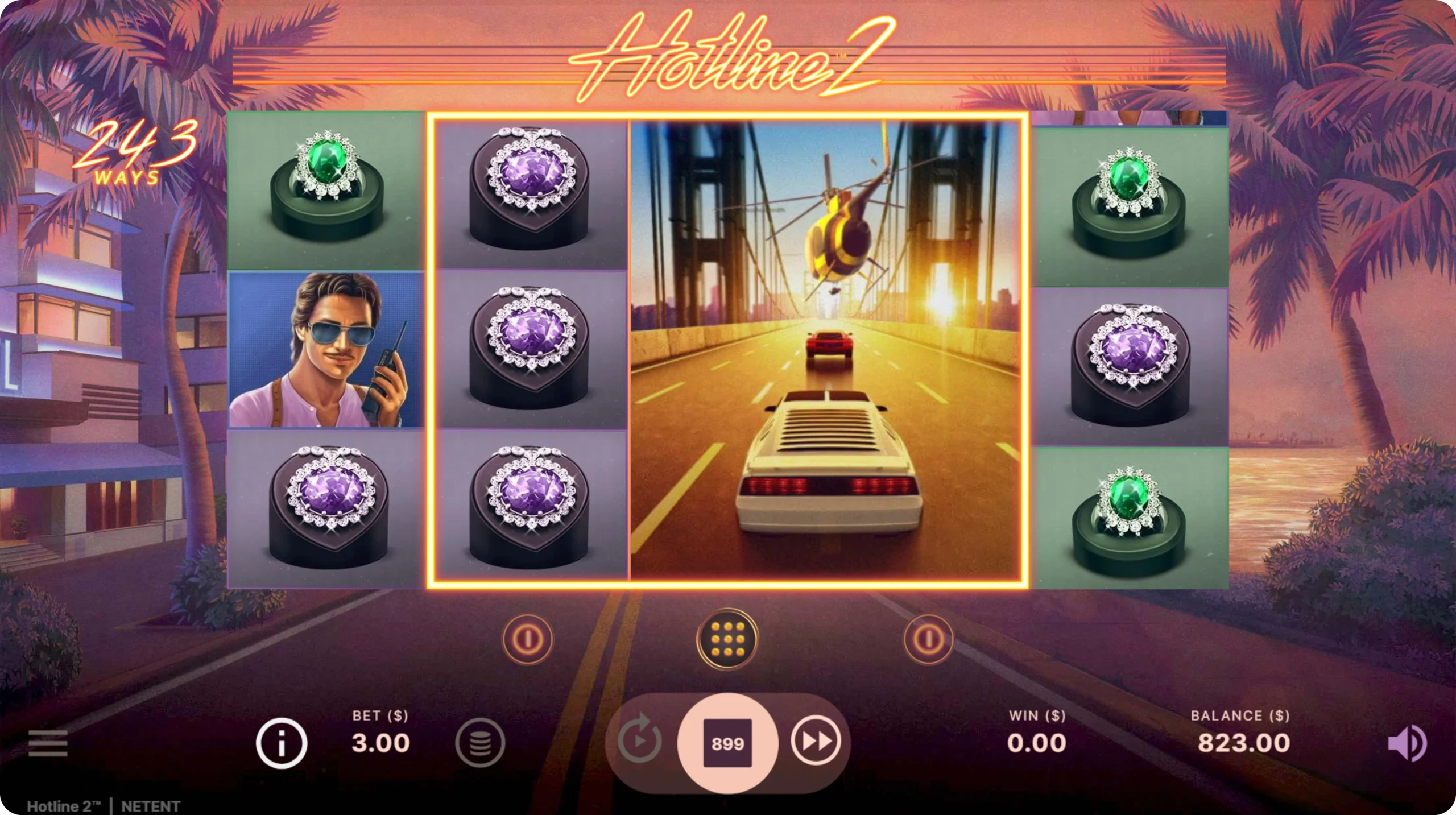Stop the autoplay spins counter button
This screenshot has width=1456, height=815.
(727, 743)
